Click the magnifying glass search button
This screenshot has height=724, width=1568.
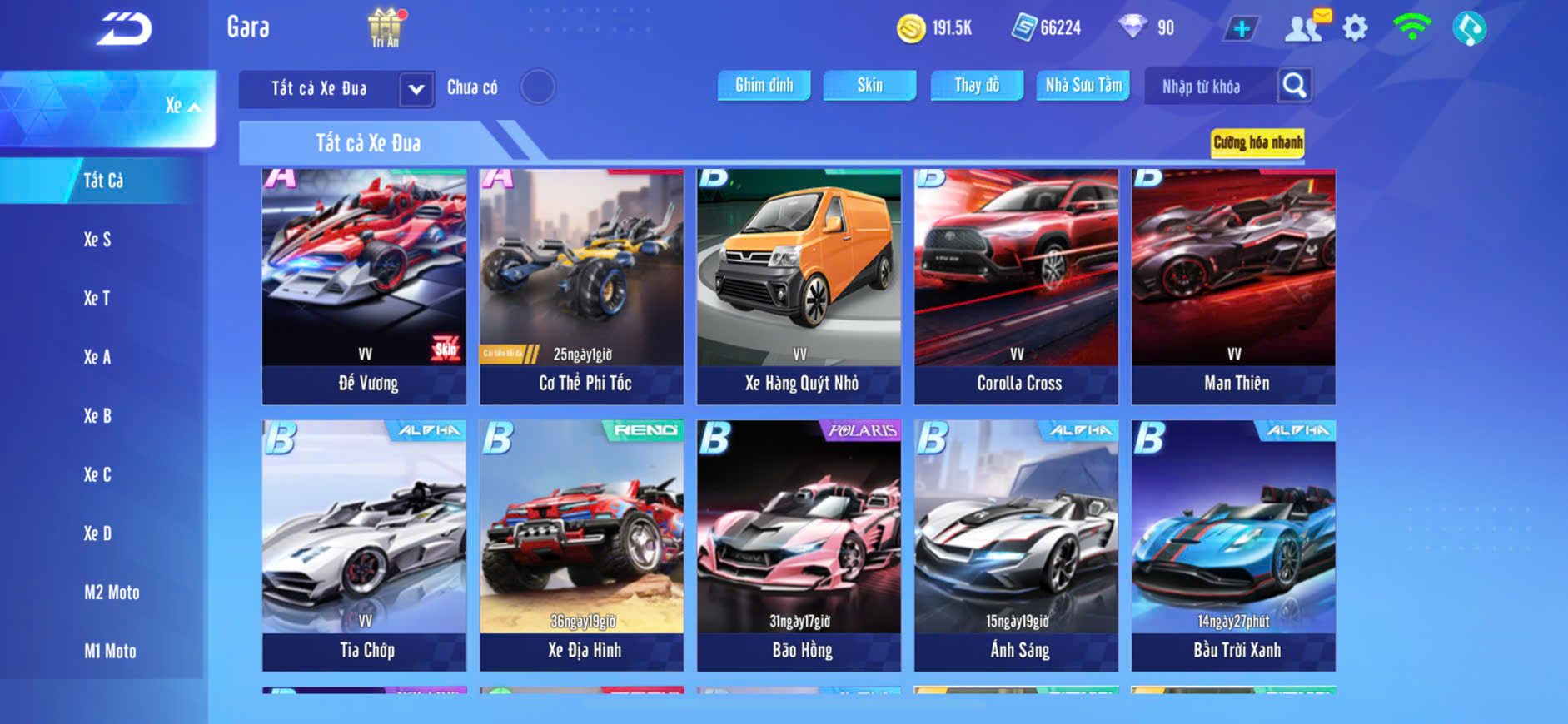pos(1294,85)
